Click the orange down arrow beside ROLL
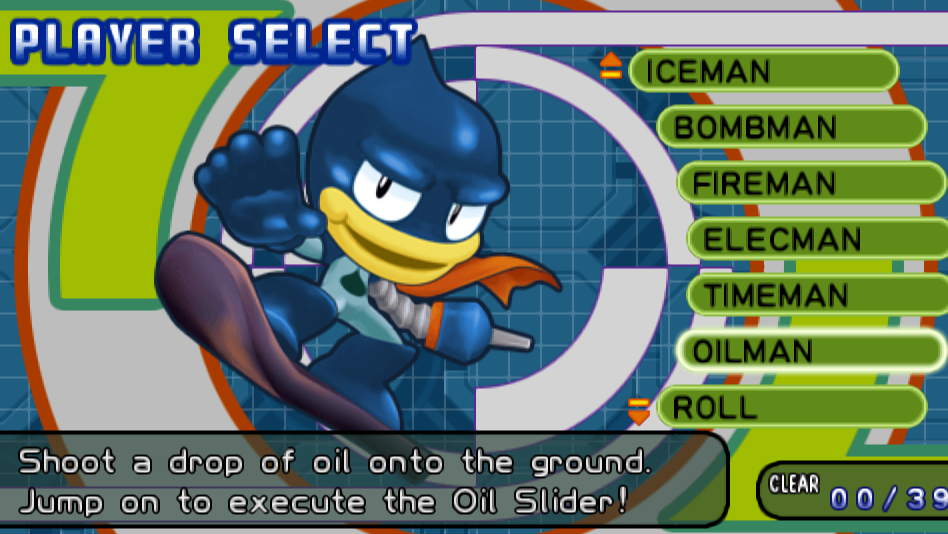The width and height of the screenshot is (948, 534). 638,410
